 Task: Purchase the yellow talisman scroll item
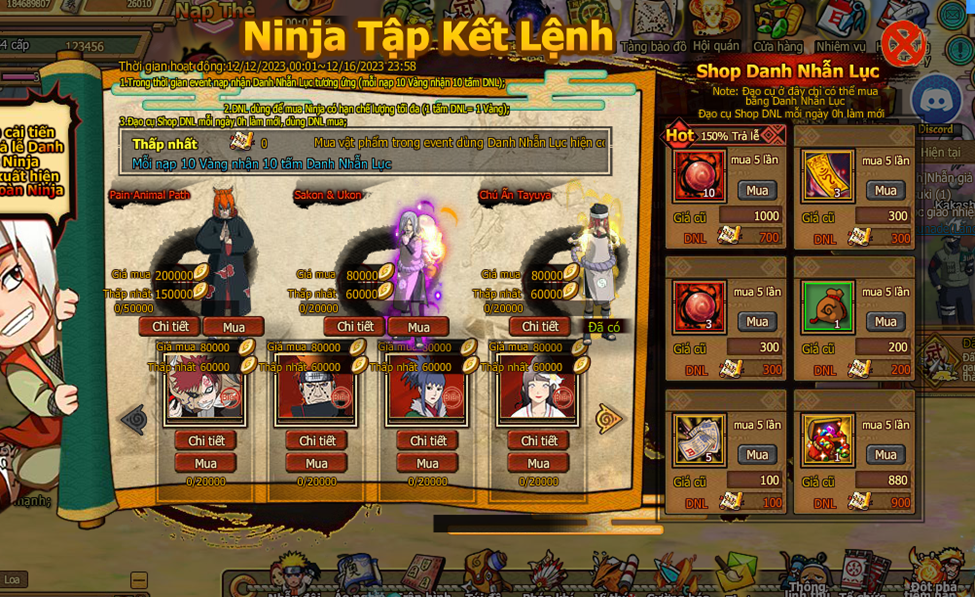886,191
